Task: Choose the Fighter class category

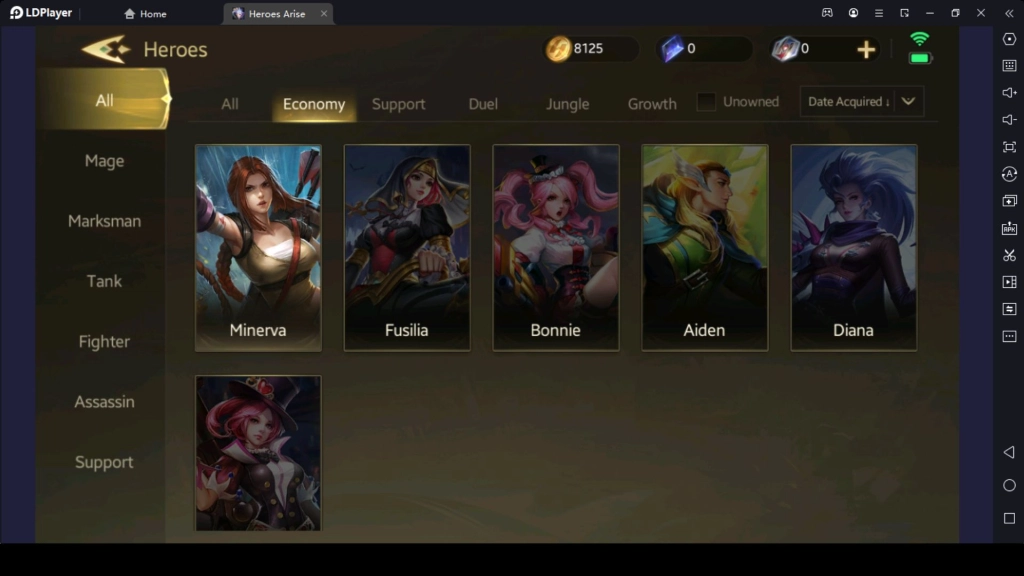Action: [x=104, y=342]
